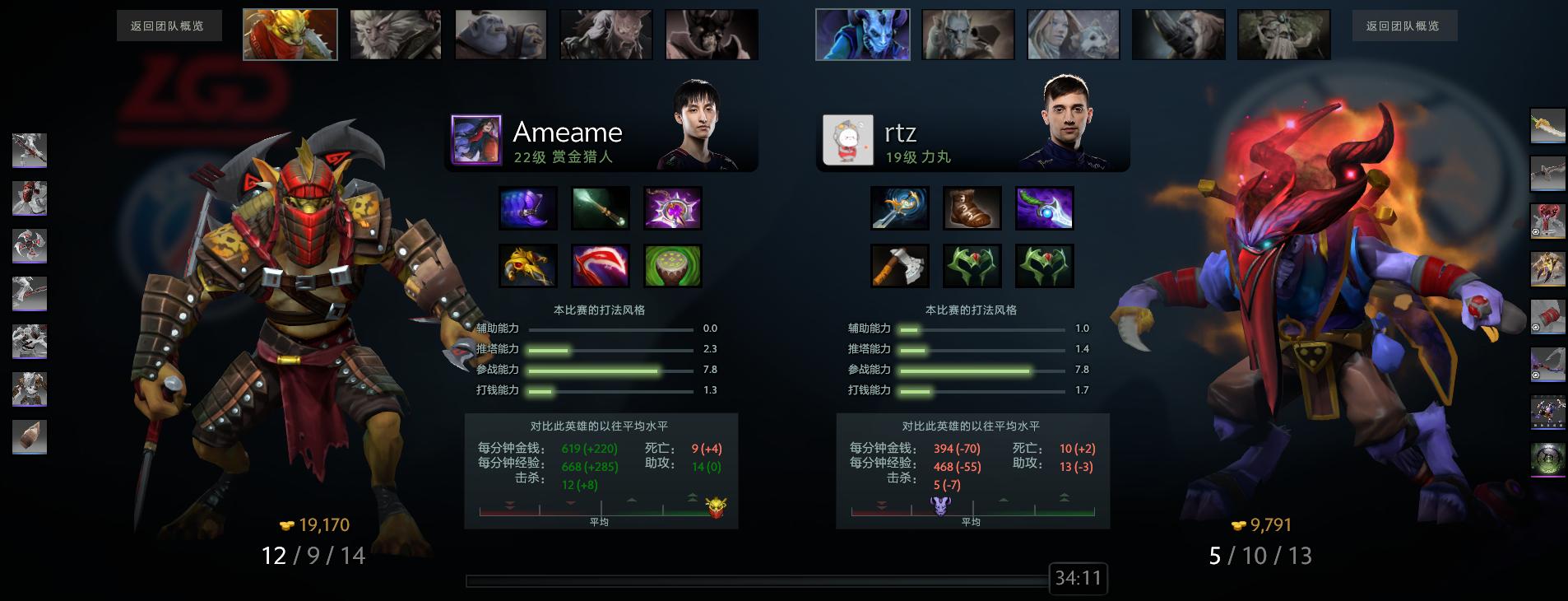This screenshot has width=1568, height=601.
Task: Click the left 返回团队概览 button
Action: [169, 26]
